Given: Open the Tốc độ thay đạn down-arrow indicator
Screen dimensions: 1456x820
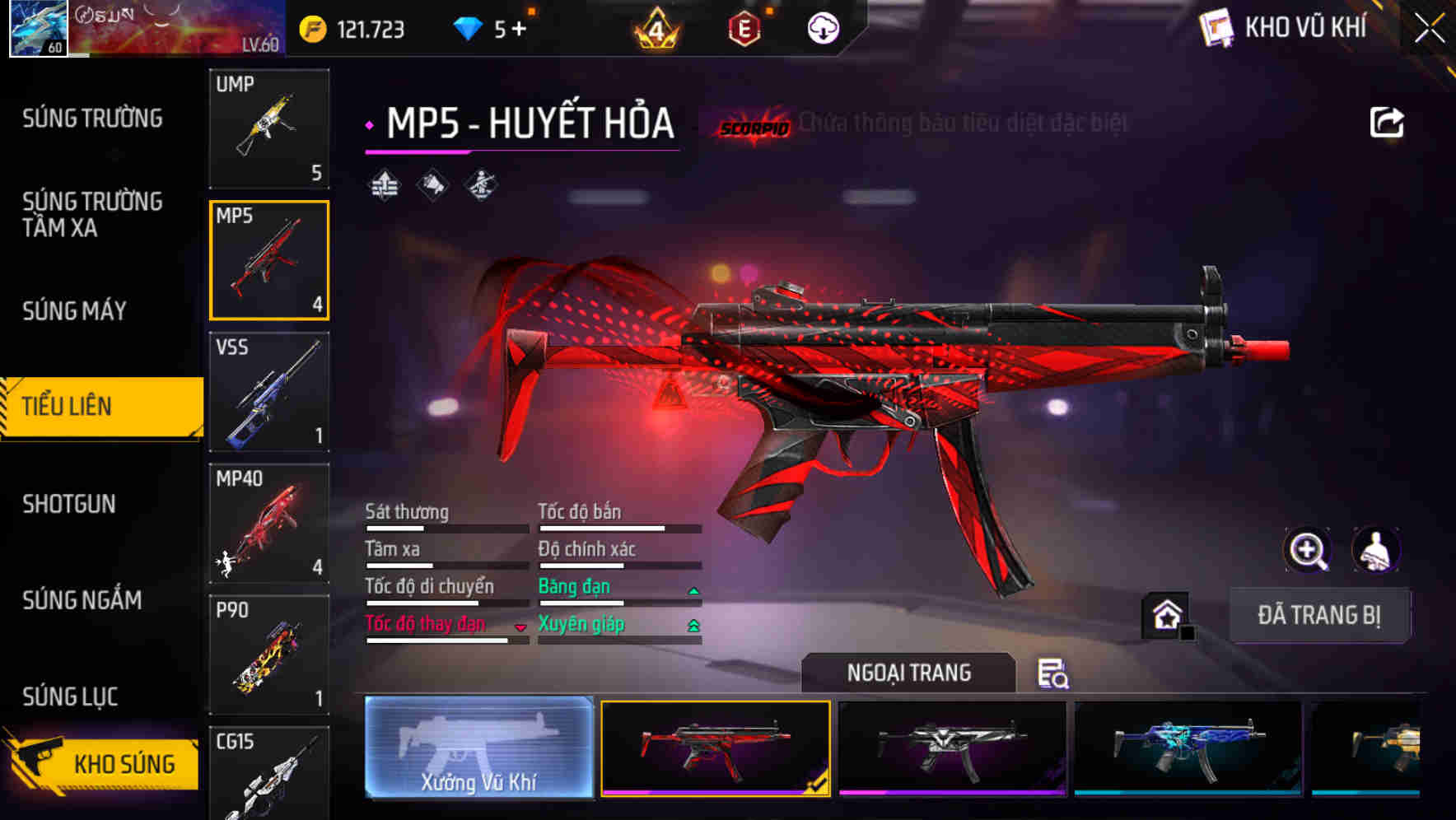Looking at the screenshot, I should point(520,628).
